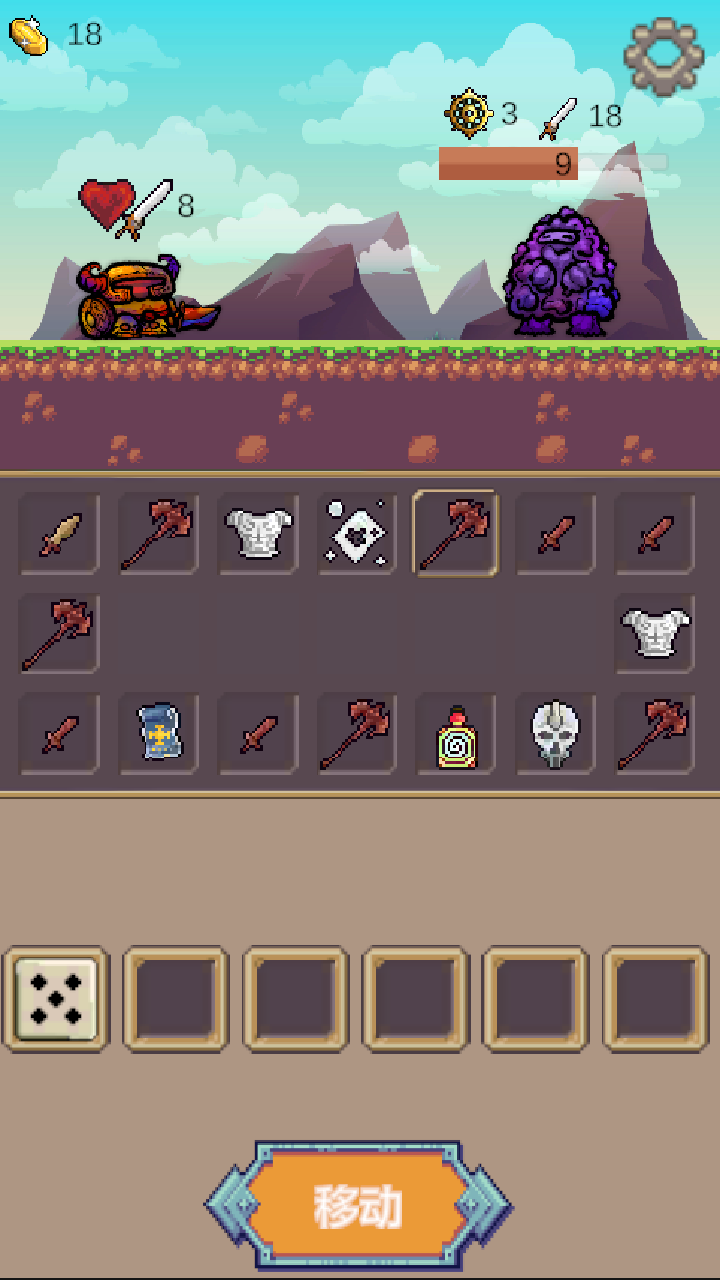Choose the tan wooden sword tile

click(x=60, y=534)
